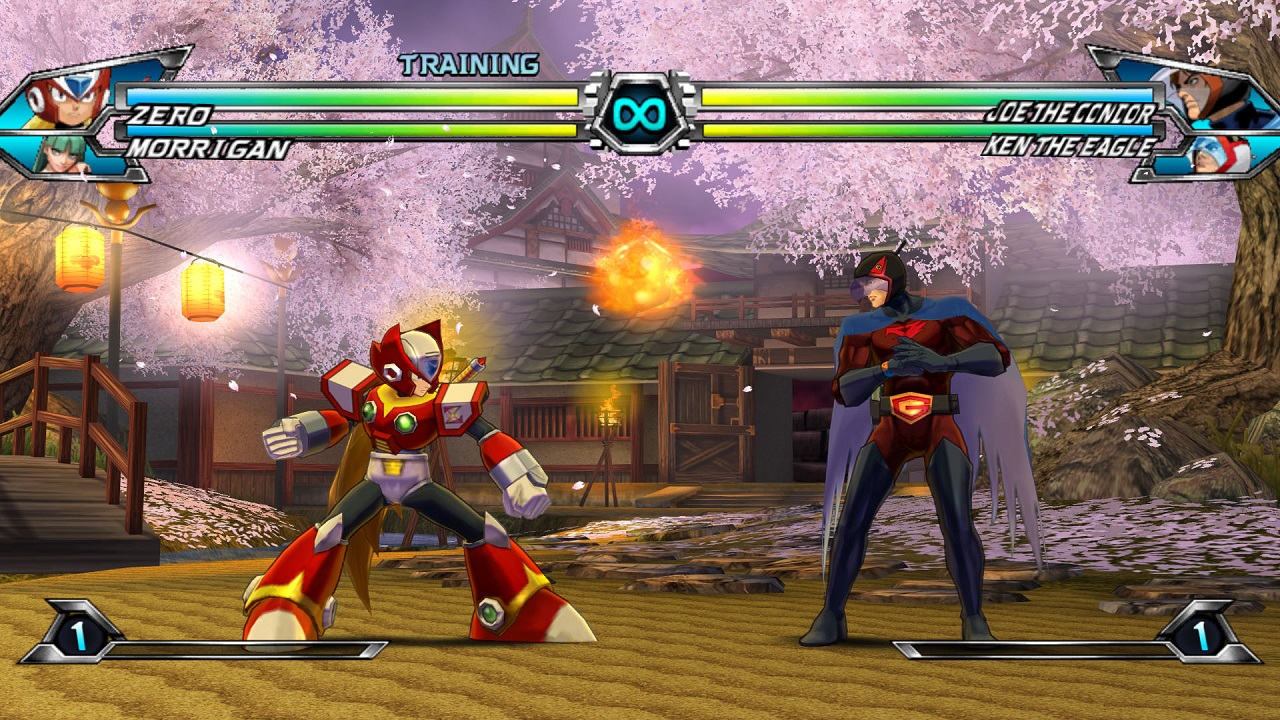1280x720 pixels.
Task: Select Zero's character portrait
Action: point(68,95)
